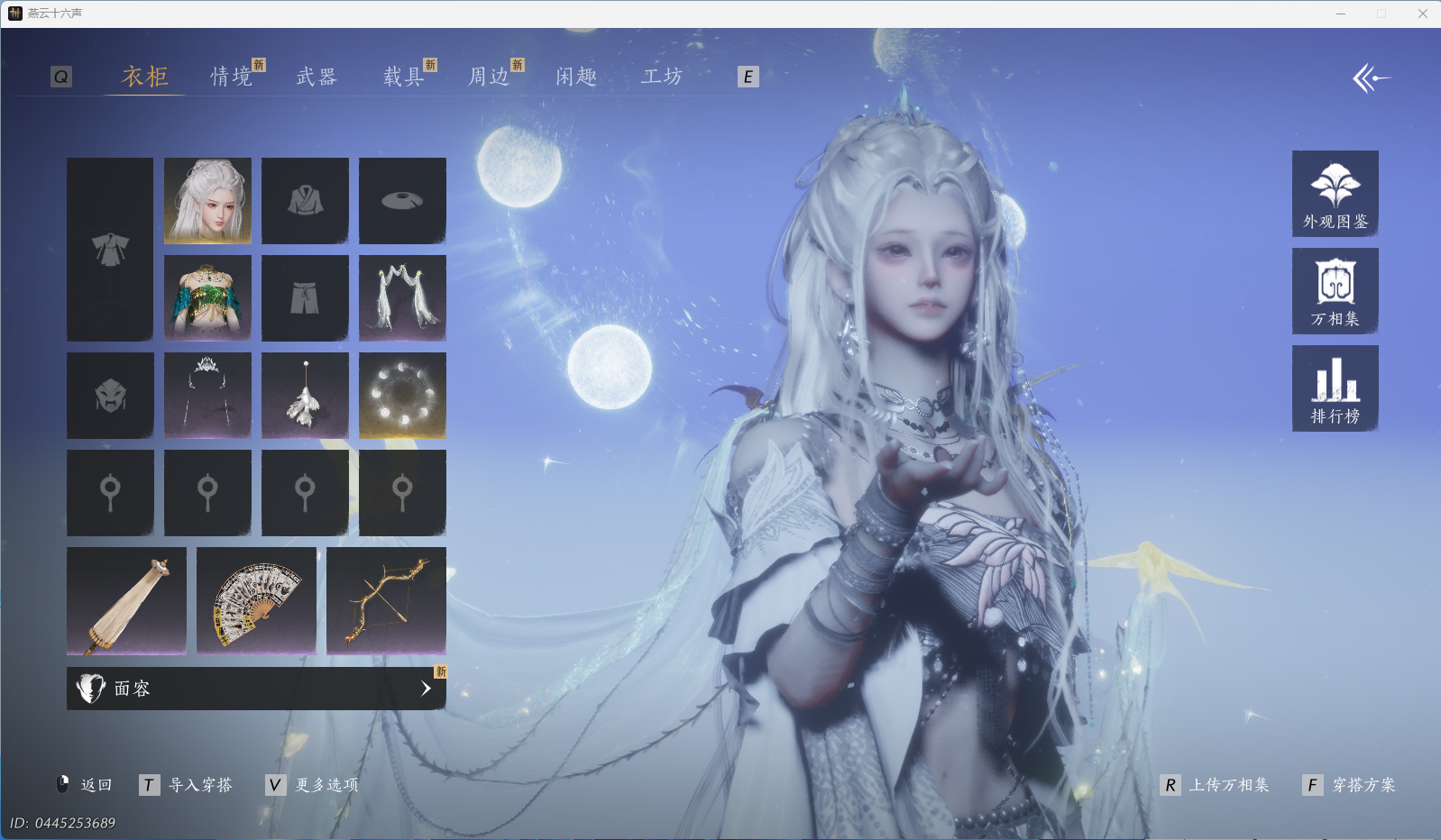
Task: Select the green and gold top slot
Action: pyautogui.click(x=207, y=297)
